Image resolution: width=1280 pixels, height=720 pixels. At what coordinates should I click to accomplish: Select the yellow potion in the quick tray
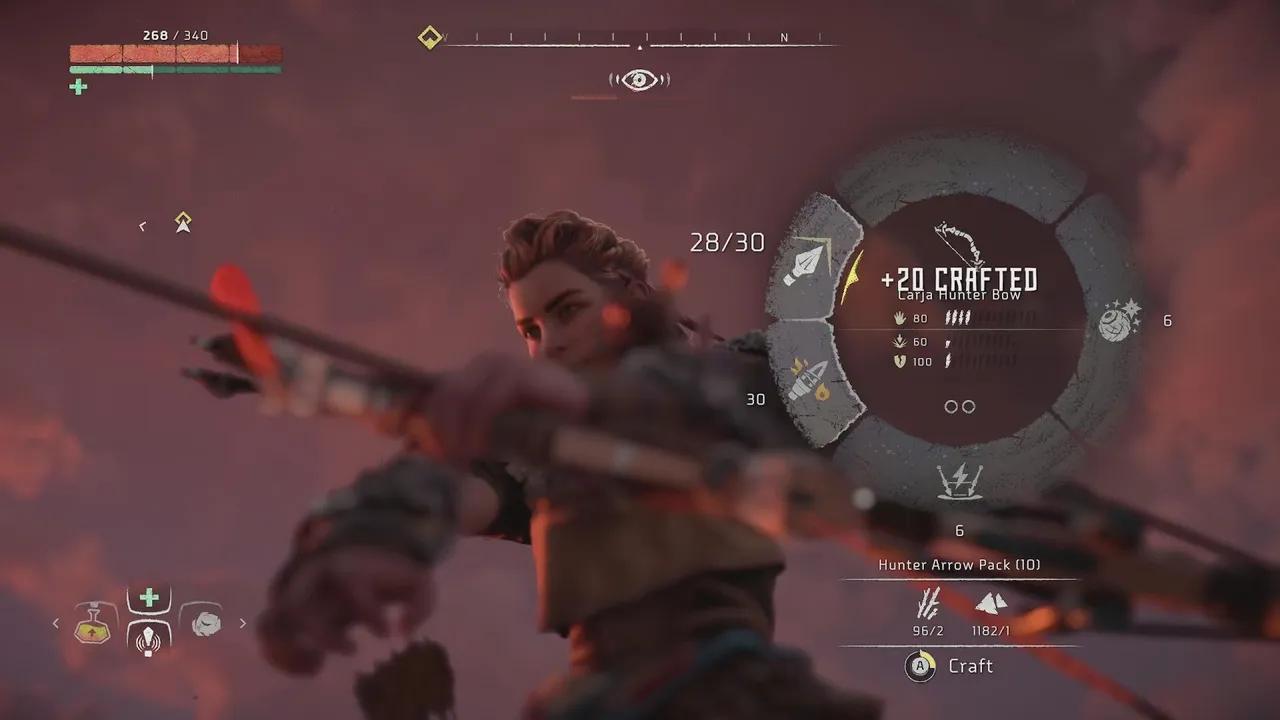[93, 623]
